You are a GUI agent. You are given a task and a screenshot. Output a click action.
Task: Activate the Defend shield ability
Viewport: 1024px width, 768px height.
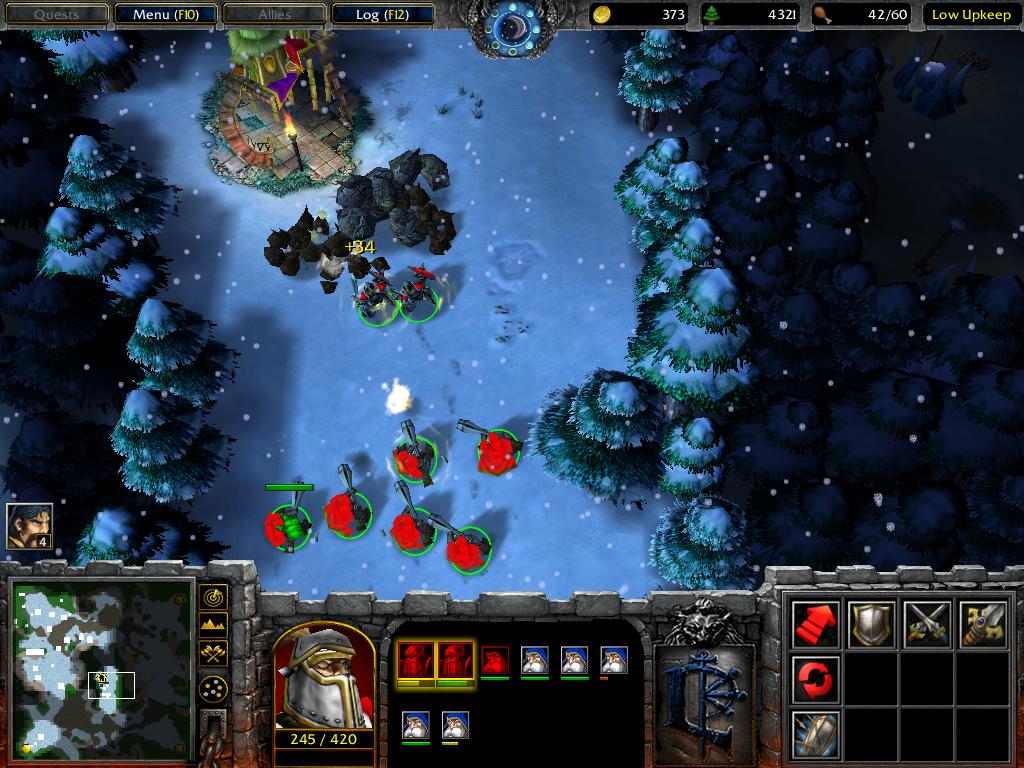(815, 734)
